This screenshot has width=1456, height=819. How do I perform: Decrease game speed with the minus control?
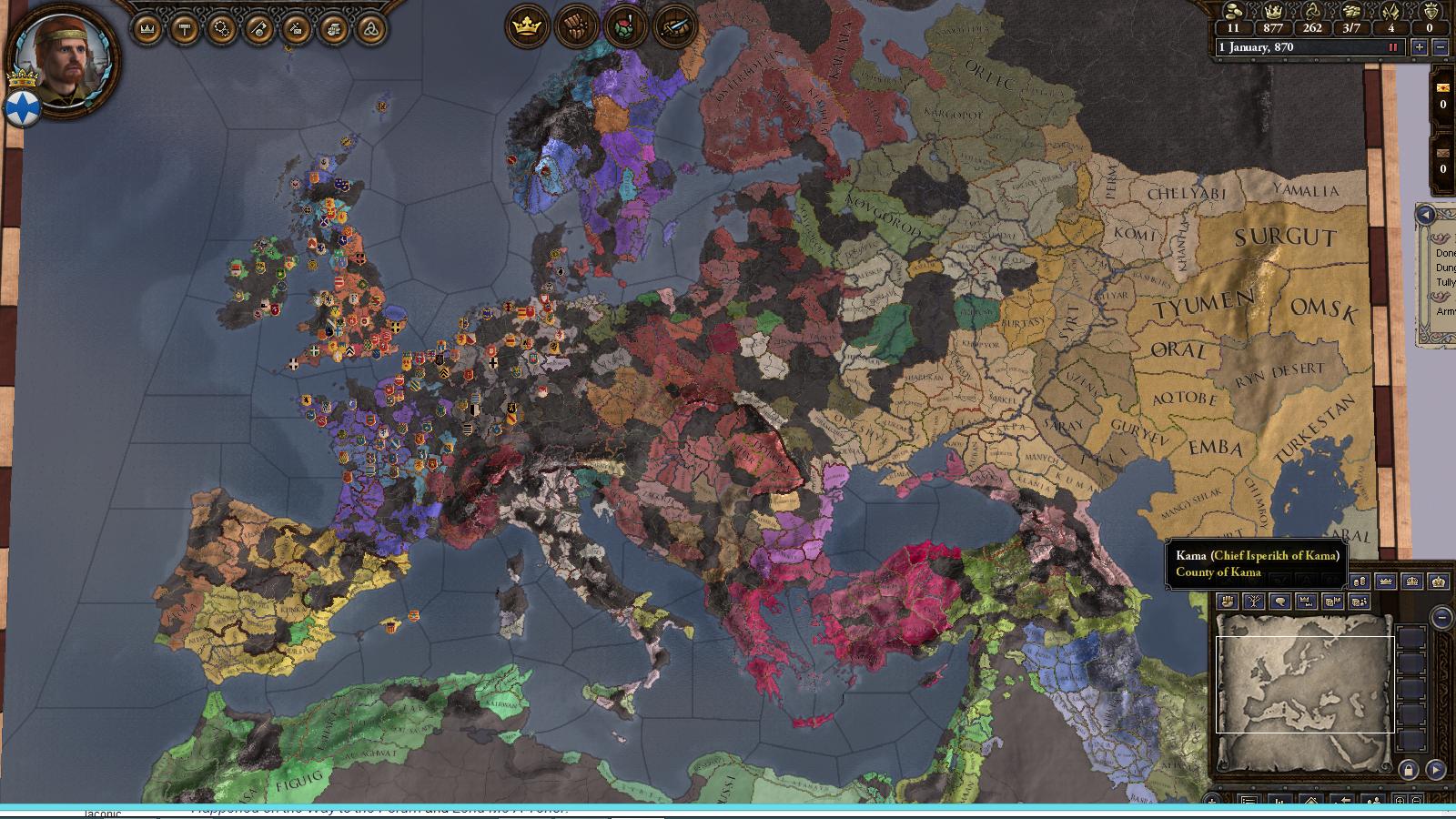(x=1442, y=46)
